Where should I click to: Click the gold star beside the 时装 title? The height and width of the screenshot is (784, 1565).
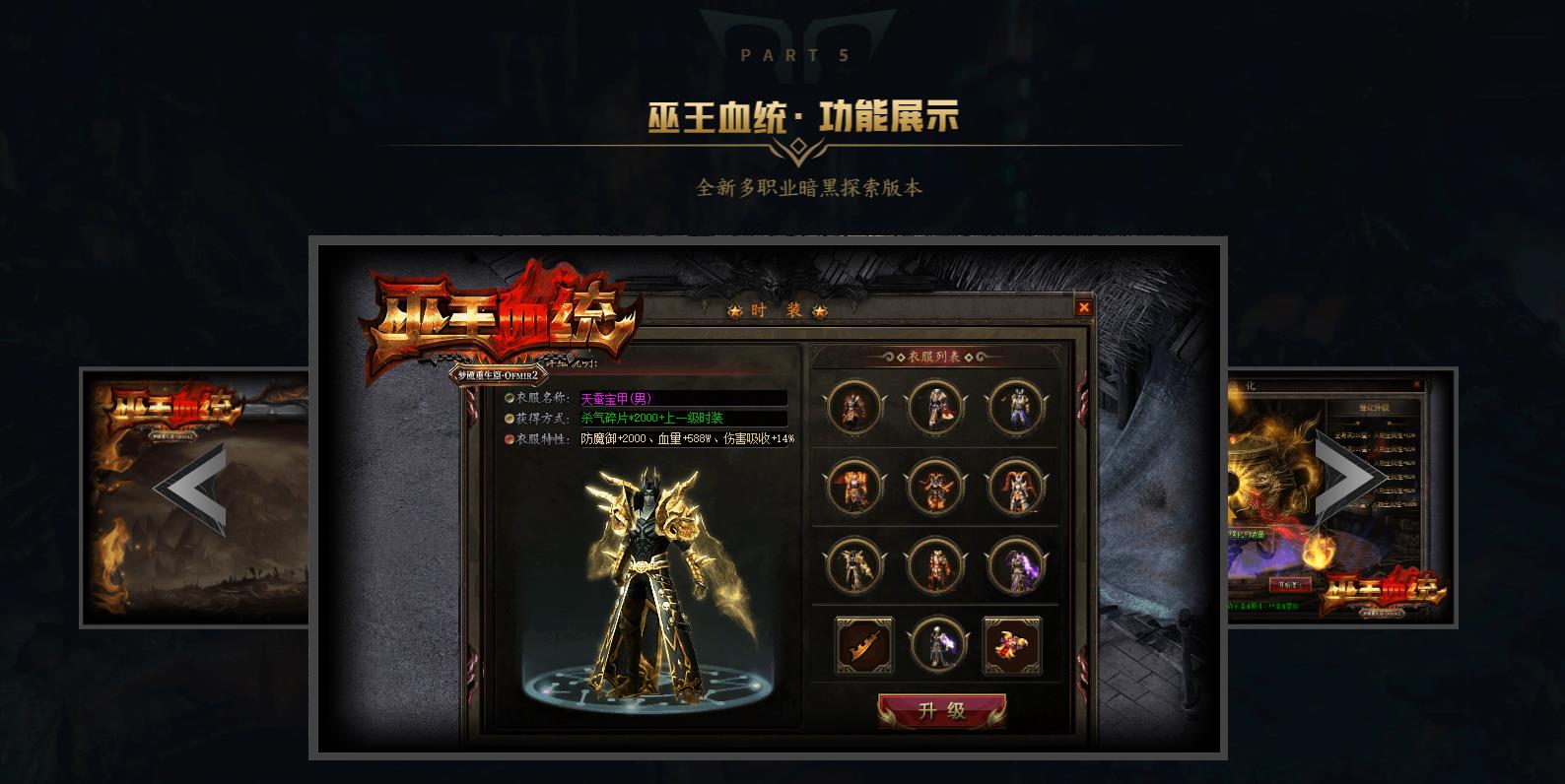click(x=734, y=310)
